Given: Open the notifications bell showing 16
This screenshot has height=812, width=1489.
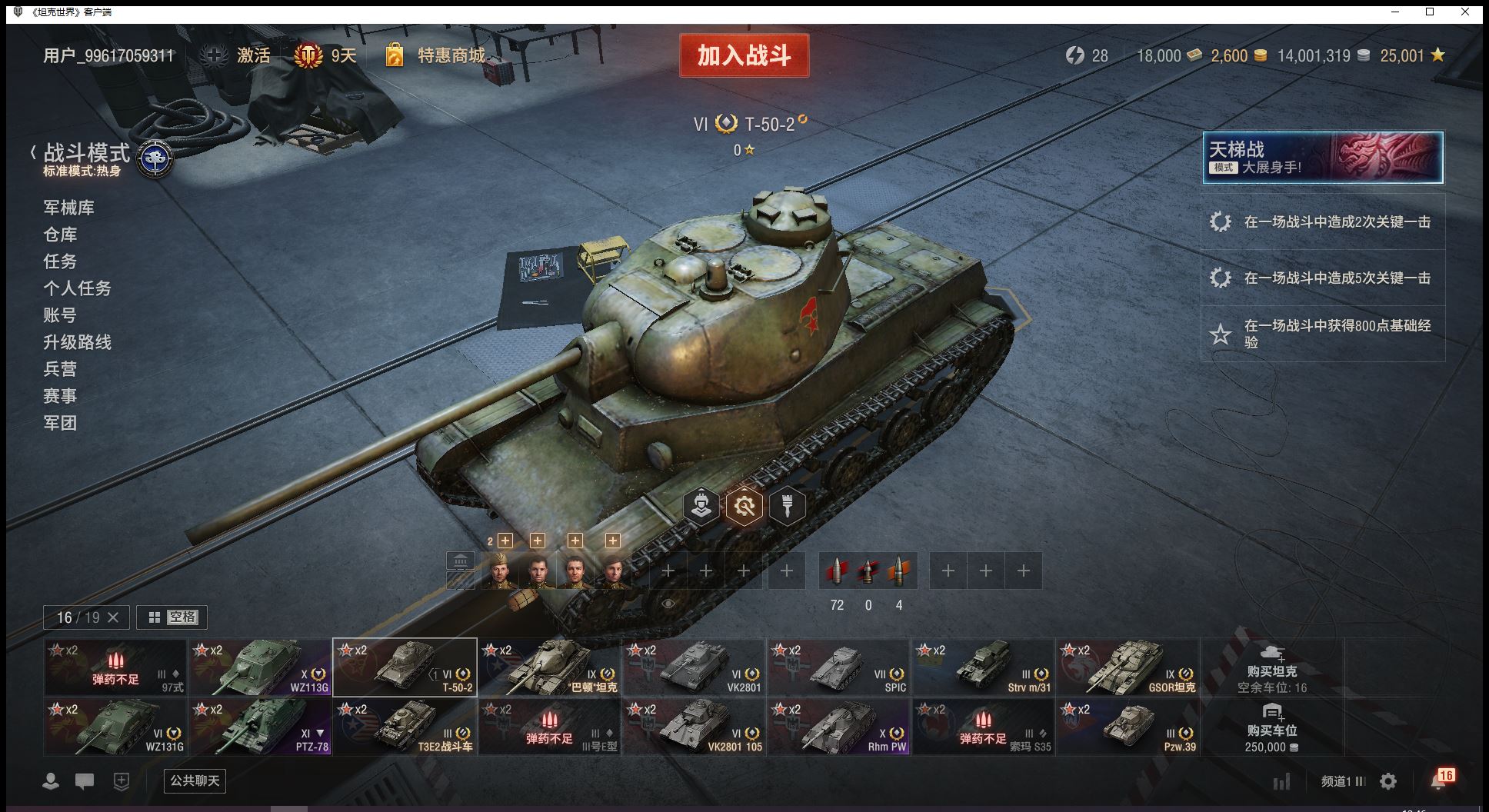Looking at the screenshot, I should (1440, 780).
